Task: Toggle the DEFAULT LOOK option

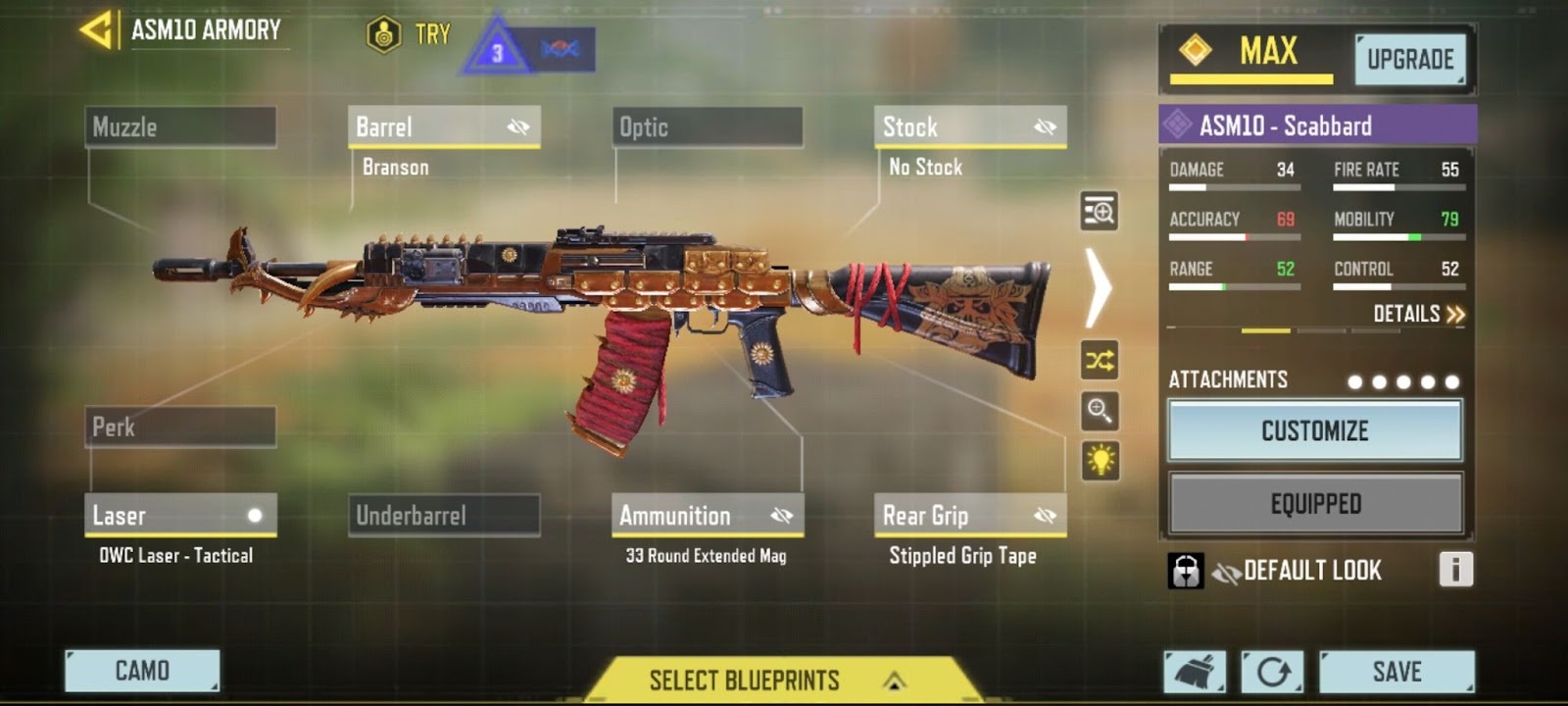Action: coord(1297,571)
